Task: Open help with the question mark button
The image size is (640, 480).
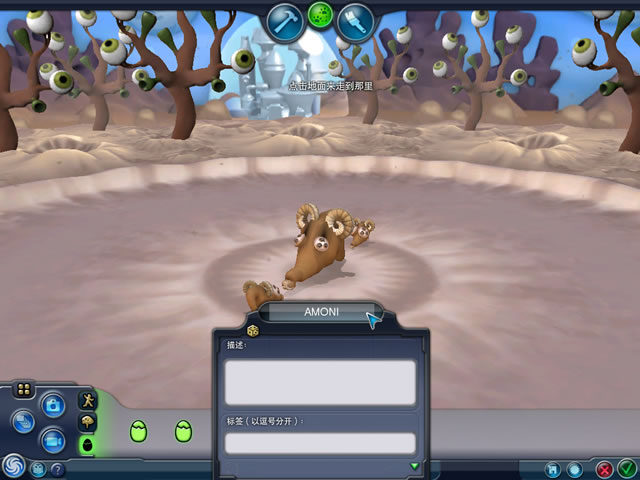Action: pyautogui.click(x=57, y=469)
